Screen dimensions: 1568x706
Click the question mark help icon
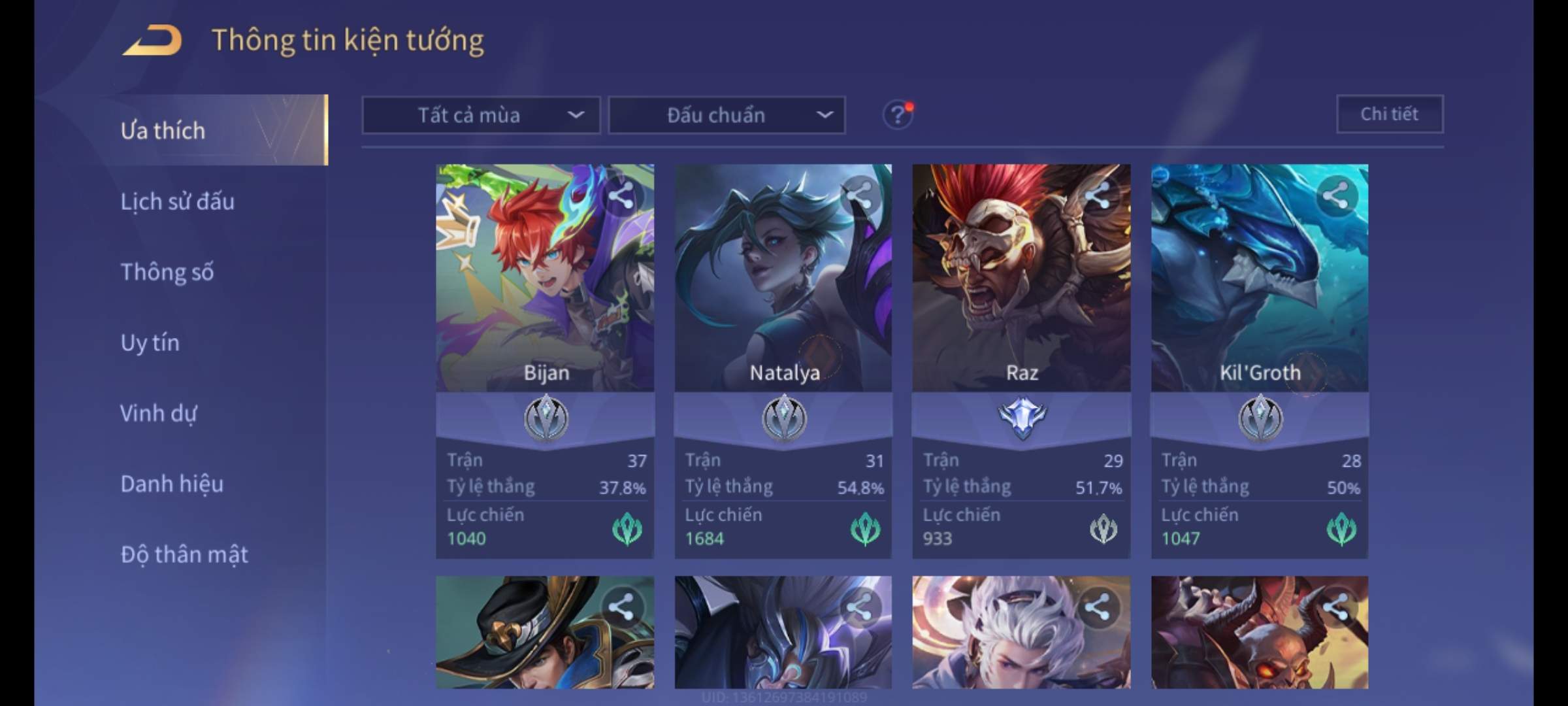(x=898, y=116)
